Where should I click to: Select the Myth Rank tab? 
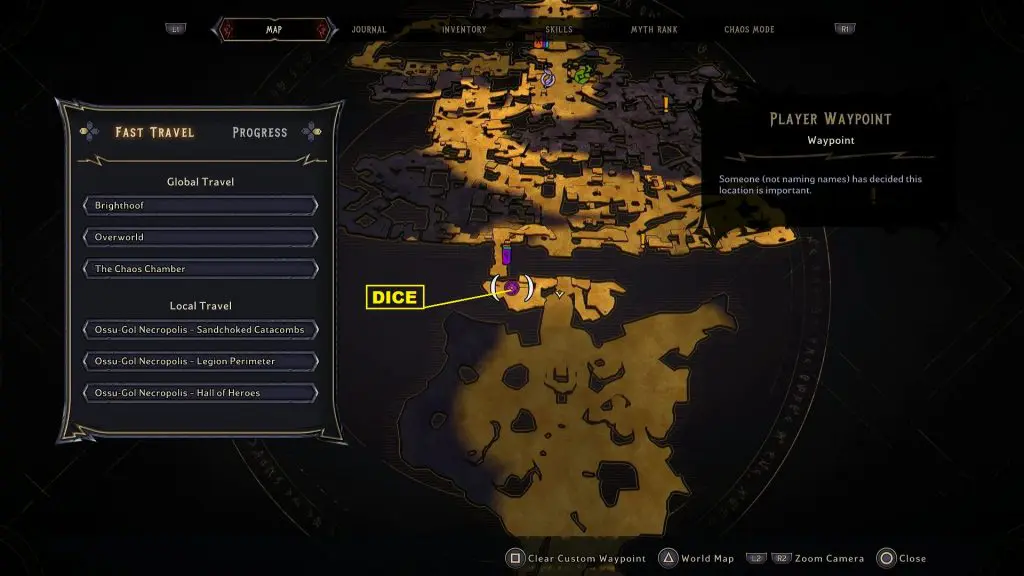654,30
